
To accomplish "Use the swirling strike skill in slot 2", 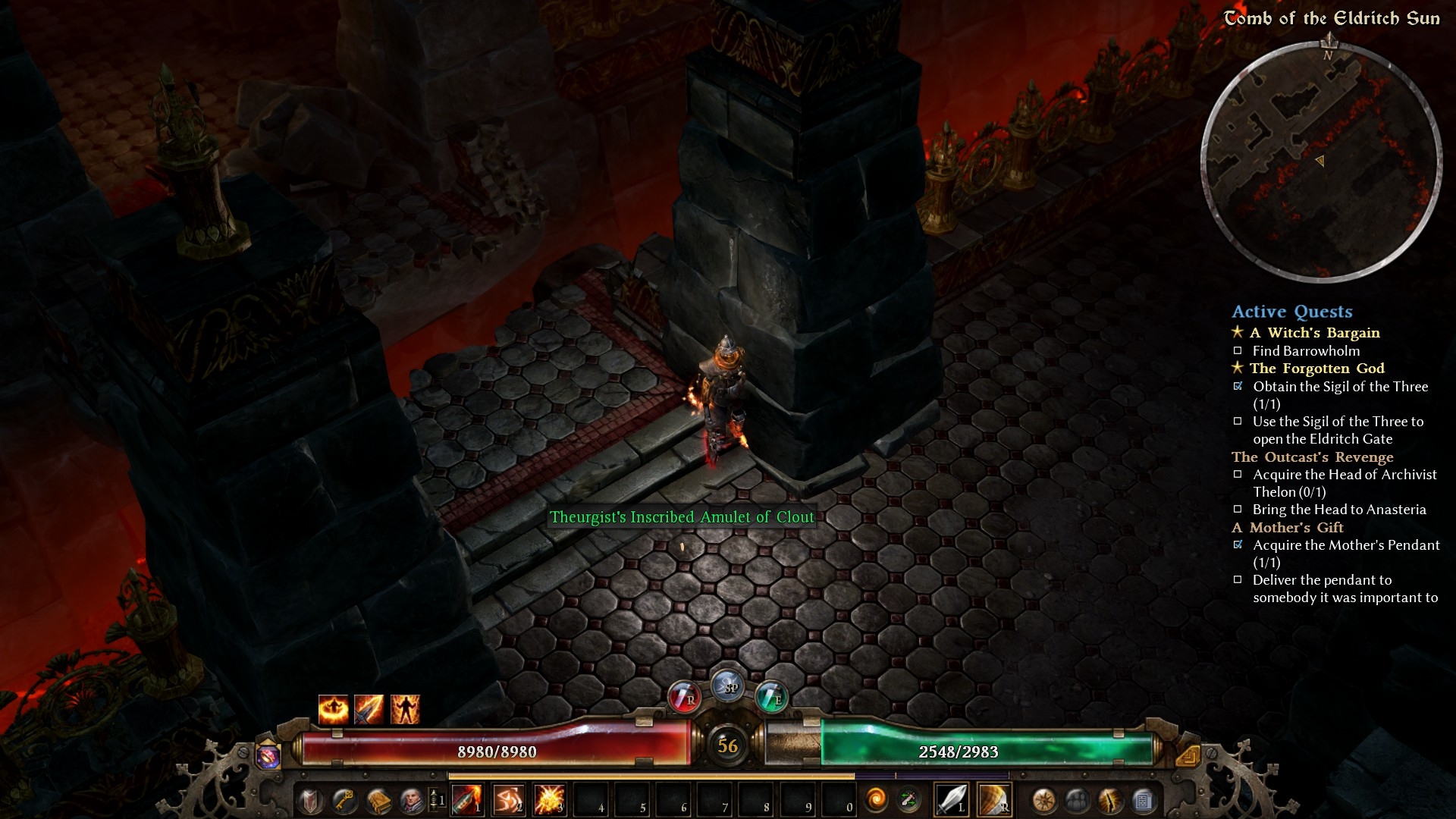I will (x=508, y=800).
